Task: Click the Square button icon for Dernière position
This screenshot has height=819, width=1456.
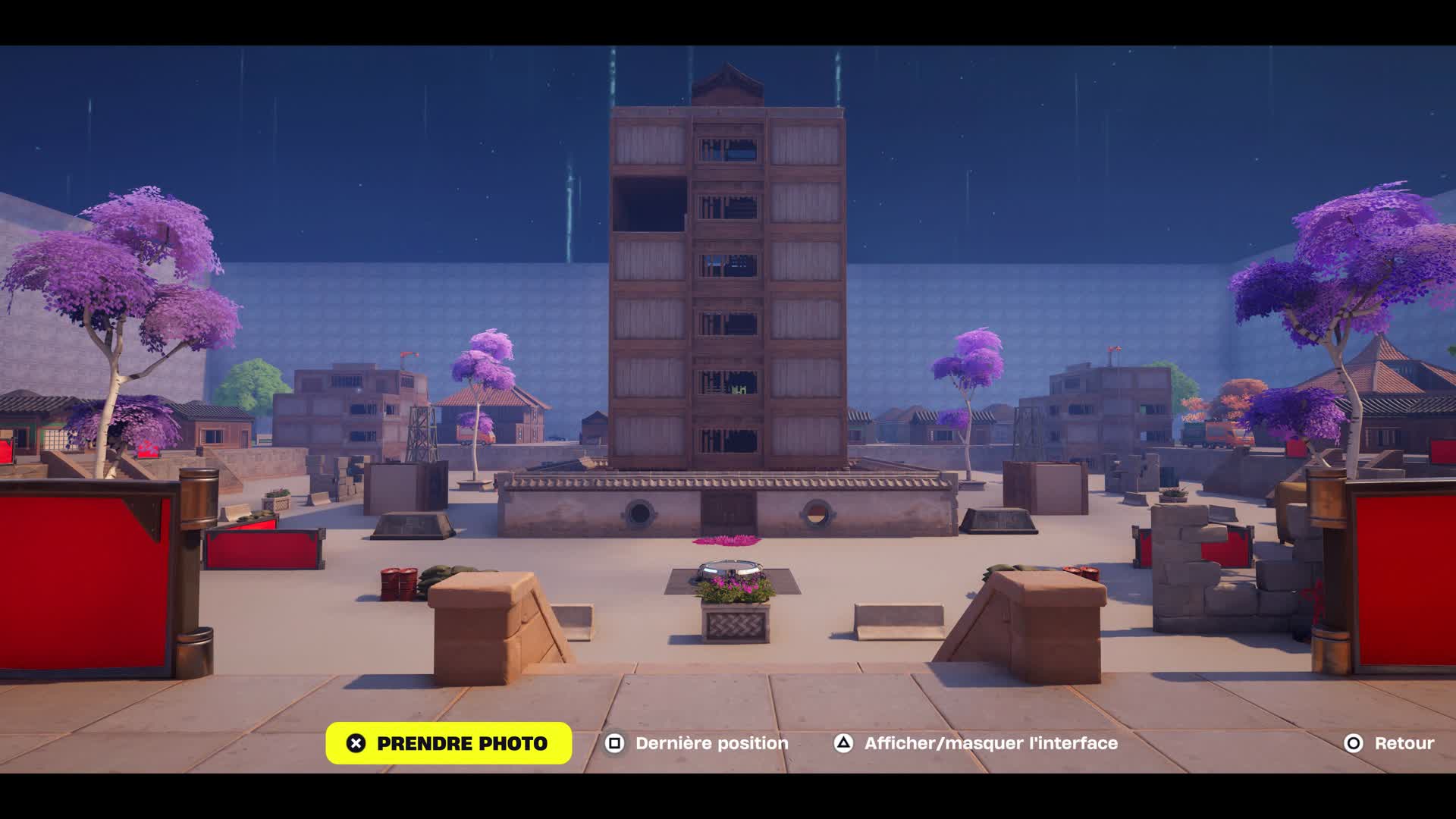Action: pyautogui.click(x=616, y=743)
